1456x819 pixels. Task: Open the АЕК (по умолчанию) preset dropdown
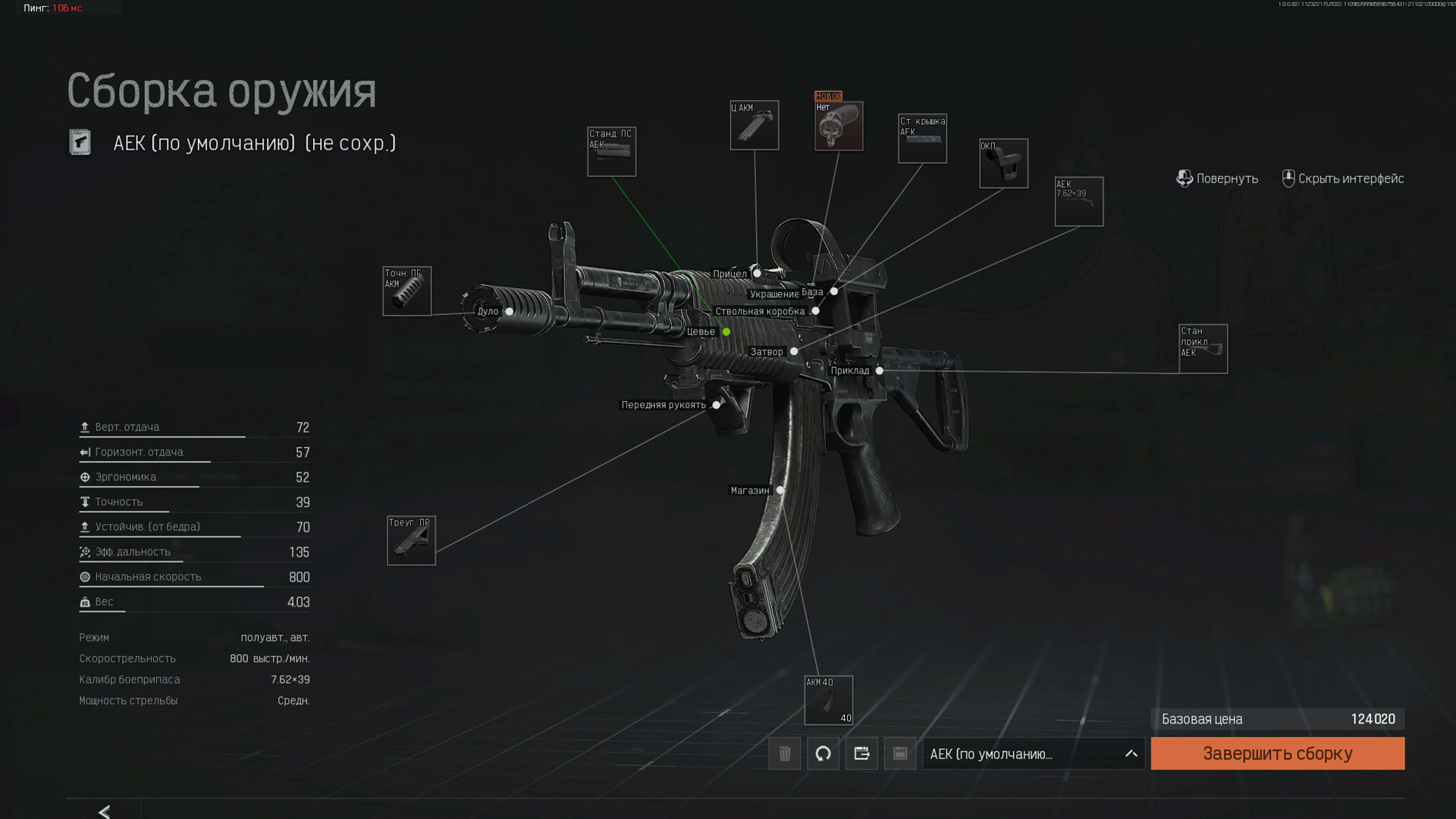[1033, 754]
